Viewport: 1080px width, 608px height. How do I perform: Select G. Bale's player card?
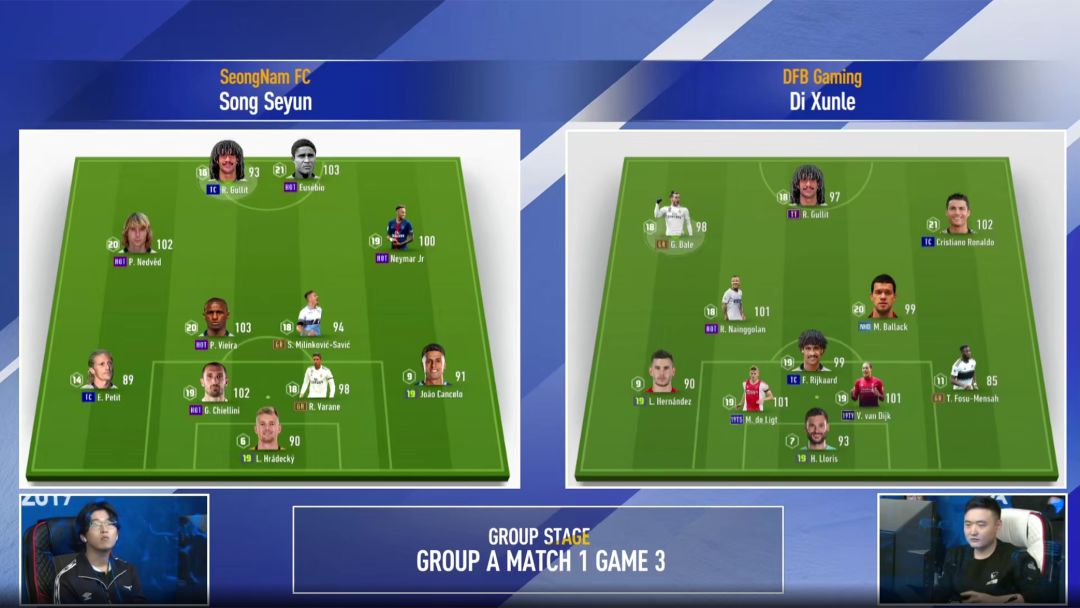(673, 214)
